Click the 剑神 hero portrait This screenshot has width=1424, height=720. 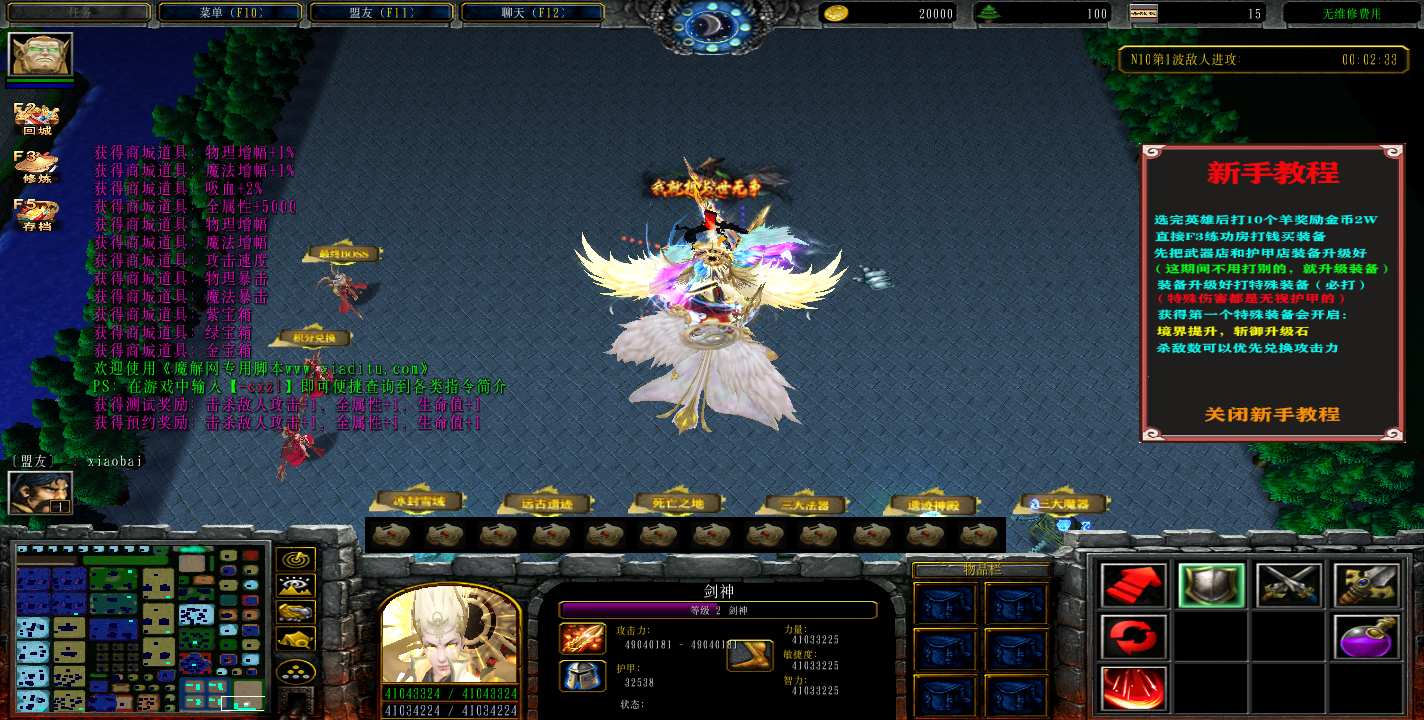point(449,636)
